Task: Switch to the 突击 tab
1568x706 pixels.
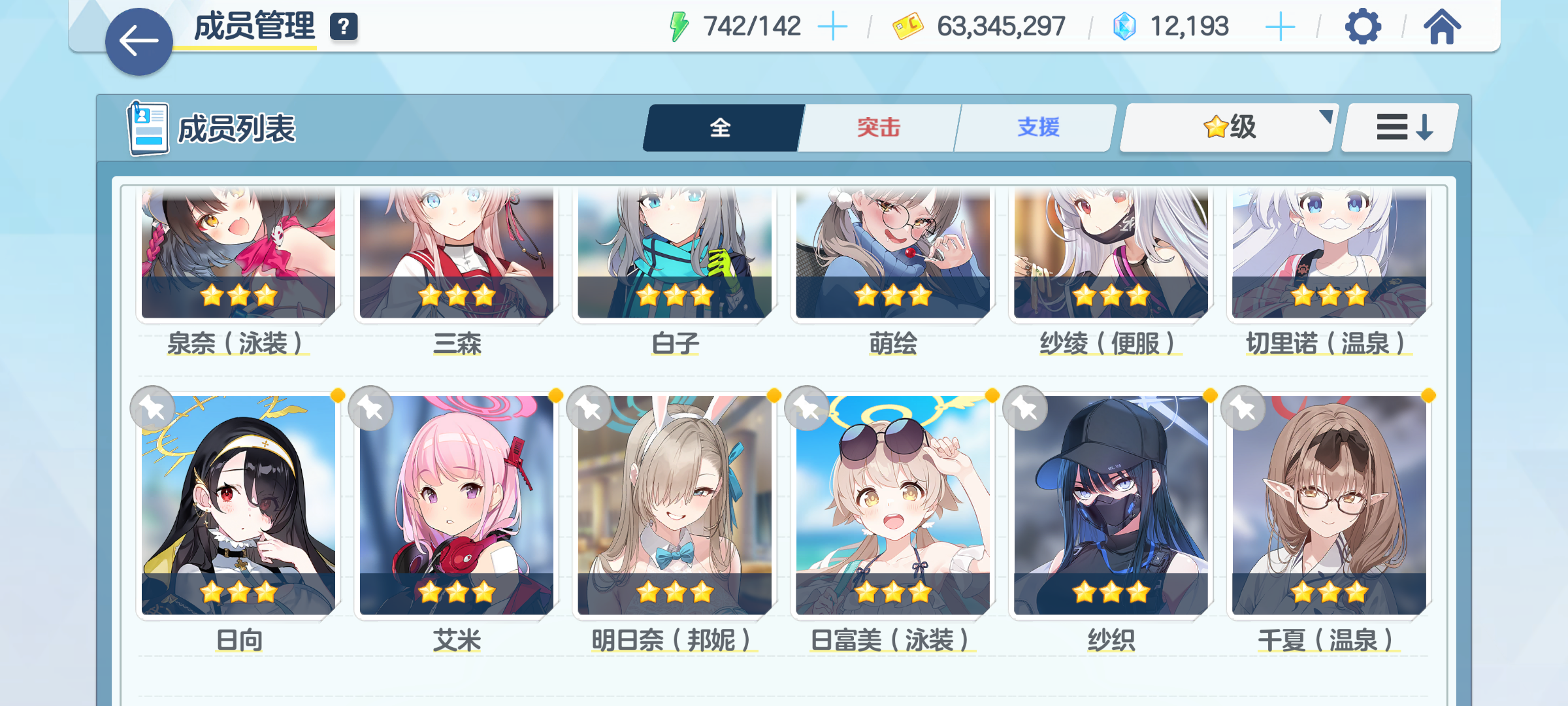Action: point(878,128)
